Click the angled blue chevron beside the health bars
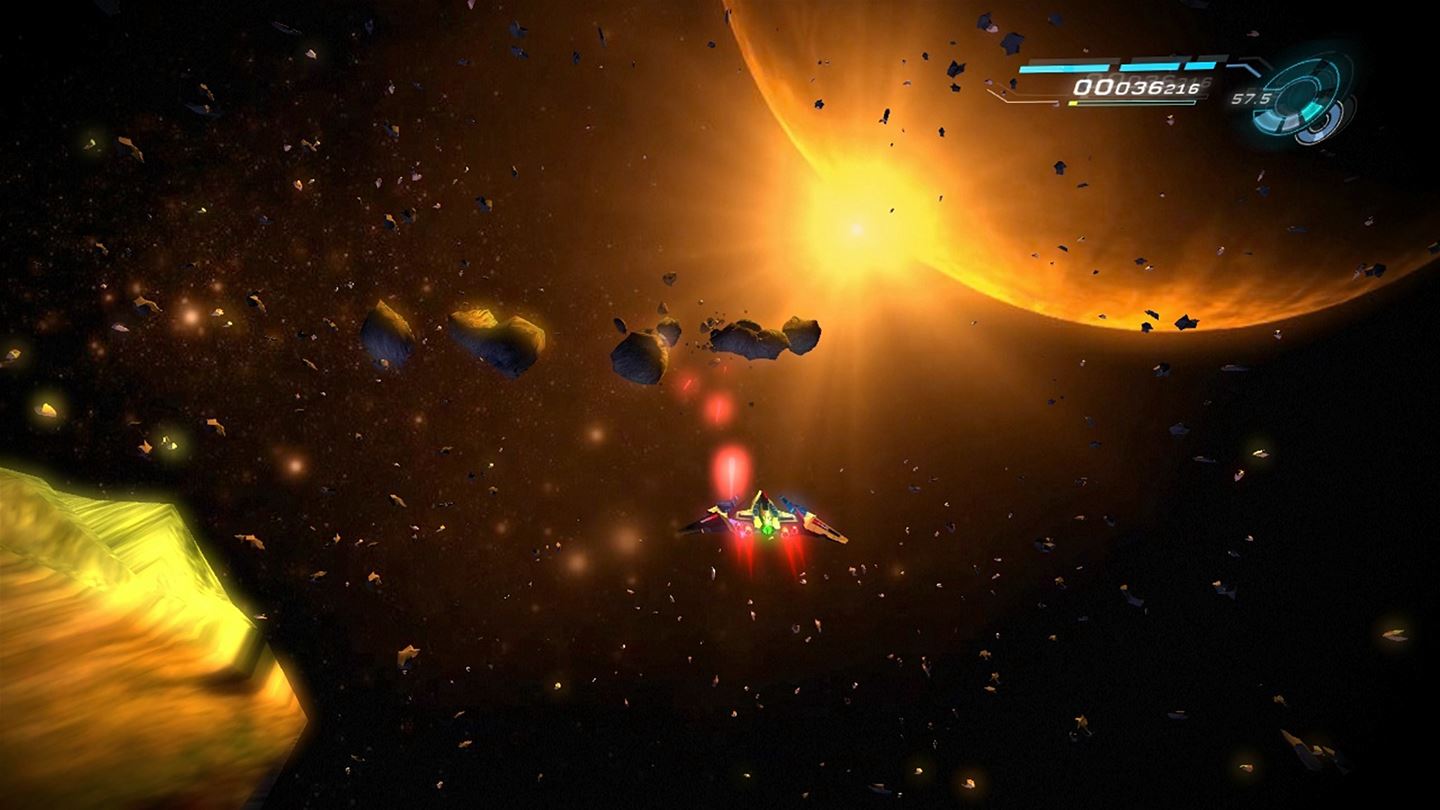Viewport: 1440px width, 810px height. [x=1246, y=64]
